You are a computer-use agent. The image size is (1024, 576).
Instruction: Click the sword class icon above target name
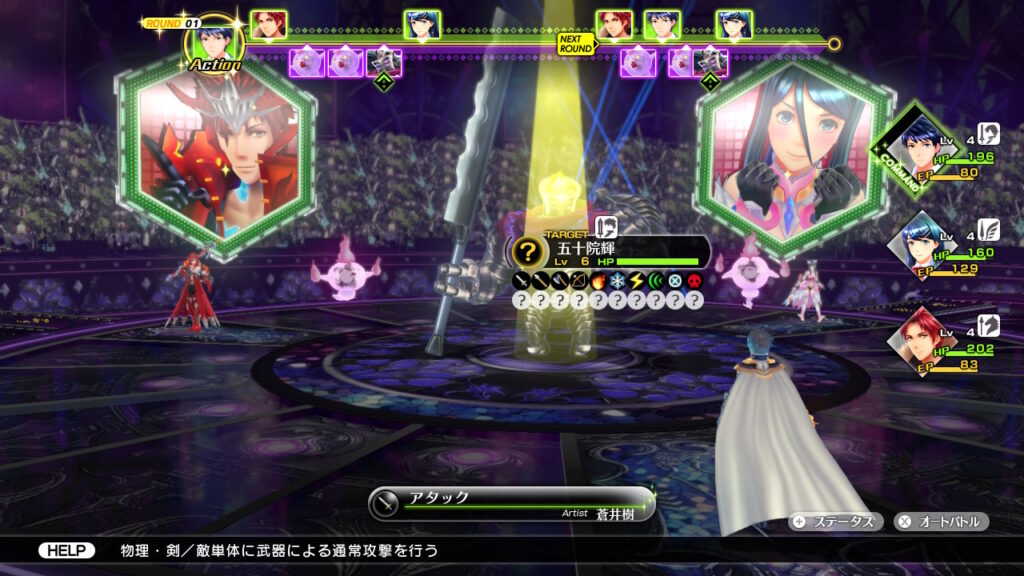click(607, 228)
